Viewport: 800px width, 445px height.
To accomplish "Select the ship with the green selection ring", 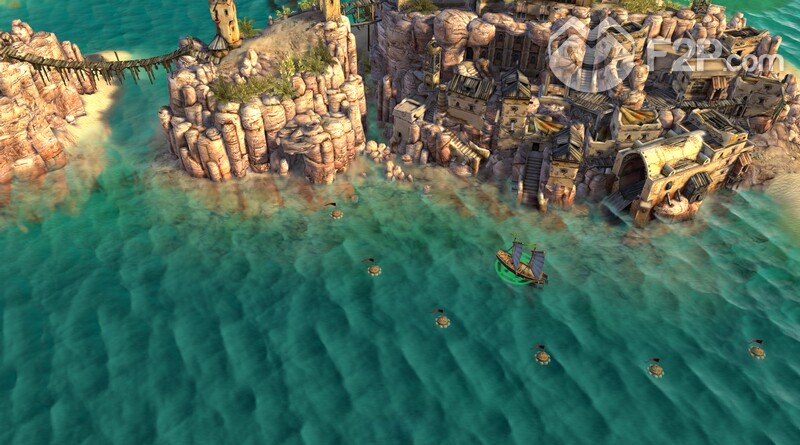I will point(521,265).
